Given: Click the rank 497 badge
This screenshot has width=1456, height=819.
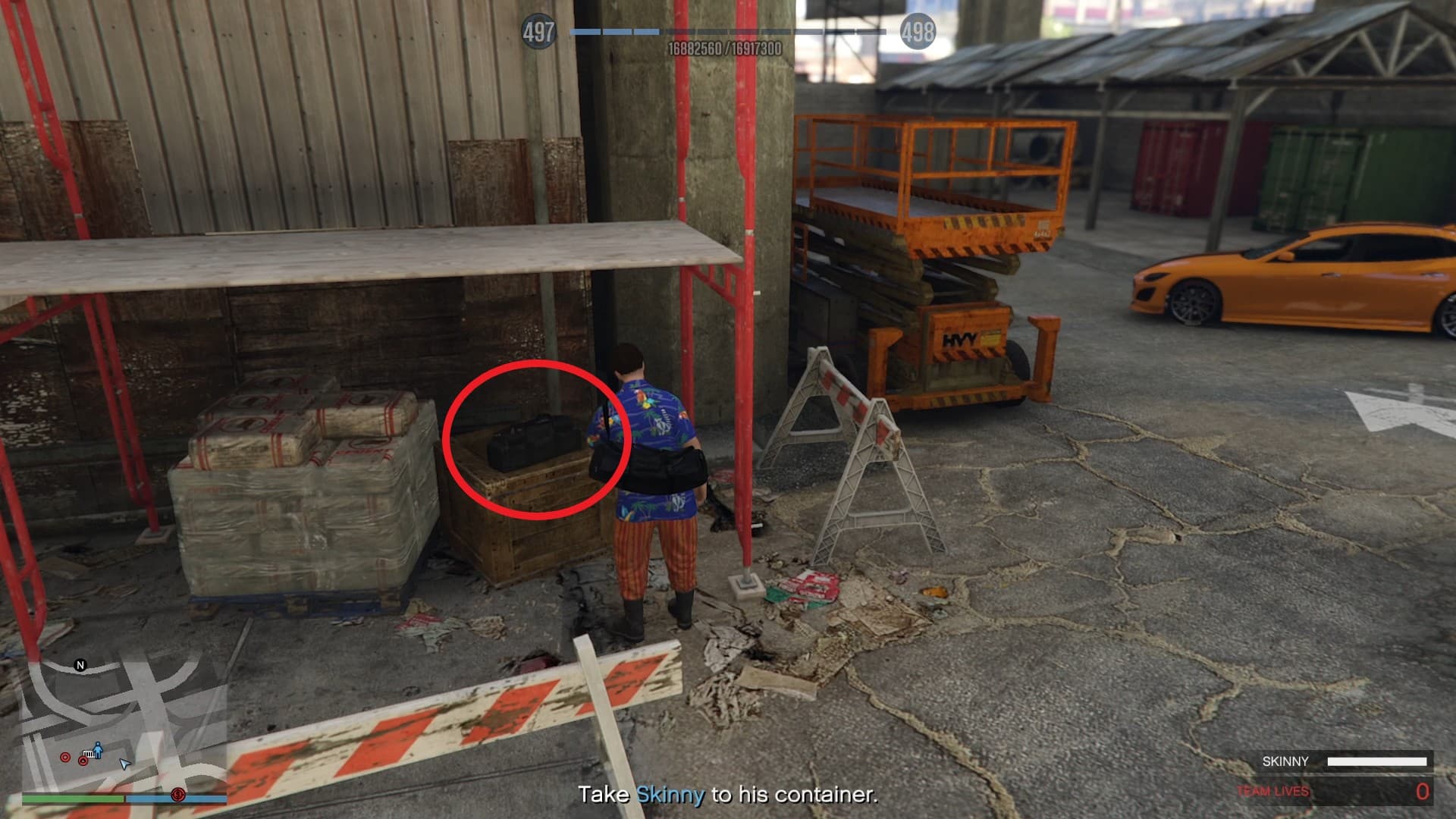Looking at the screenshot, I should (x=538, y=32).
